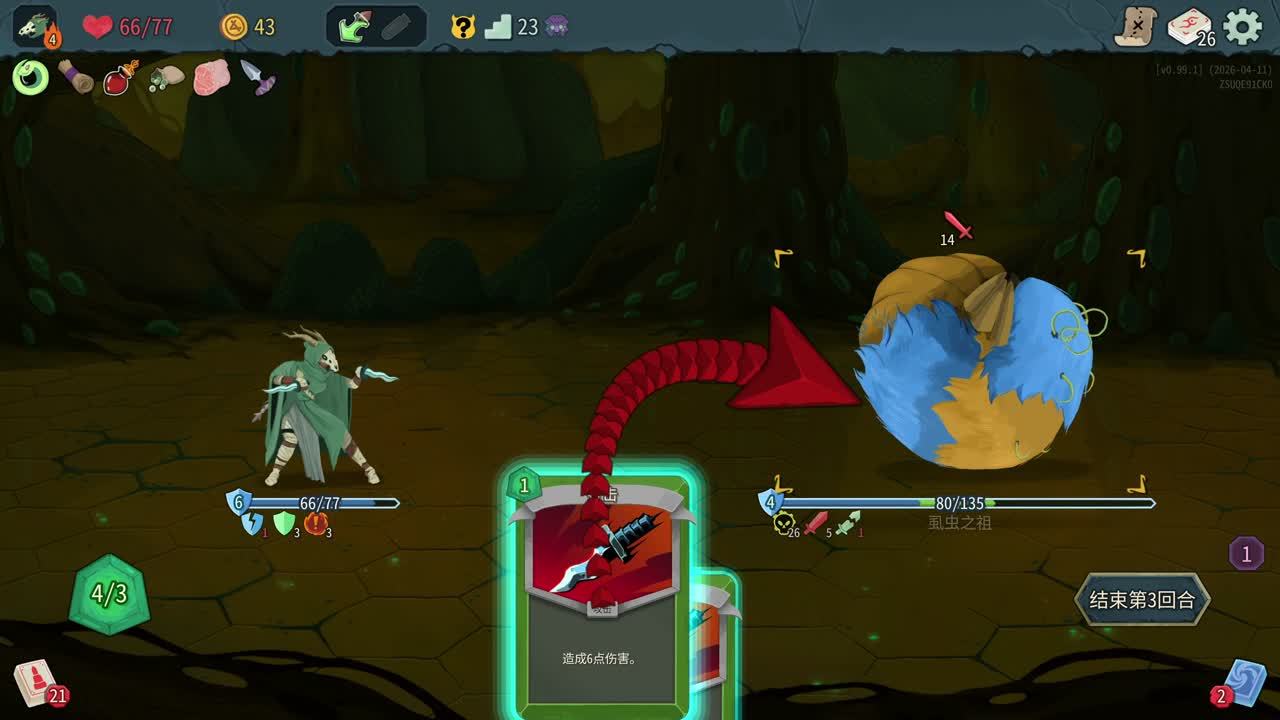The image size is (1280, 720).
Task: Click the purple boss icon in top bar
Action: tap(557, 27)
